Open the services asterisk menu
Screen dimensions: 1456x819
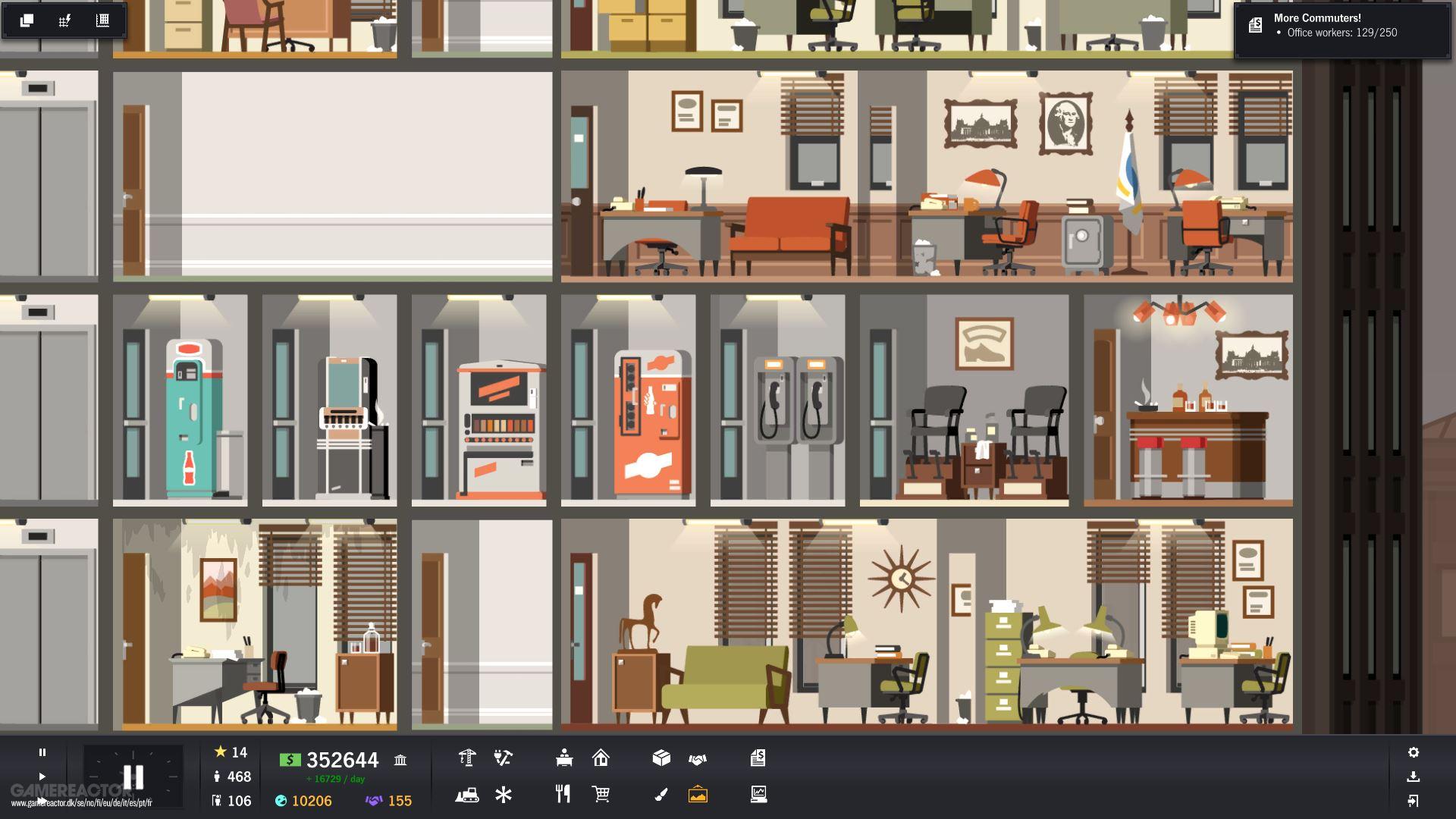(504, 795)
